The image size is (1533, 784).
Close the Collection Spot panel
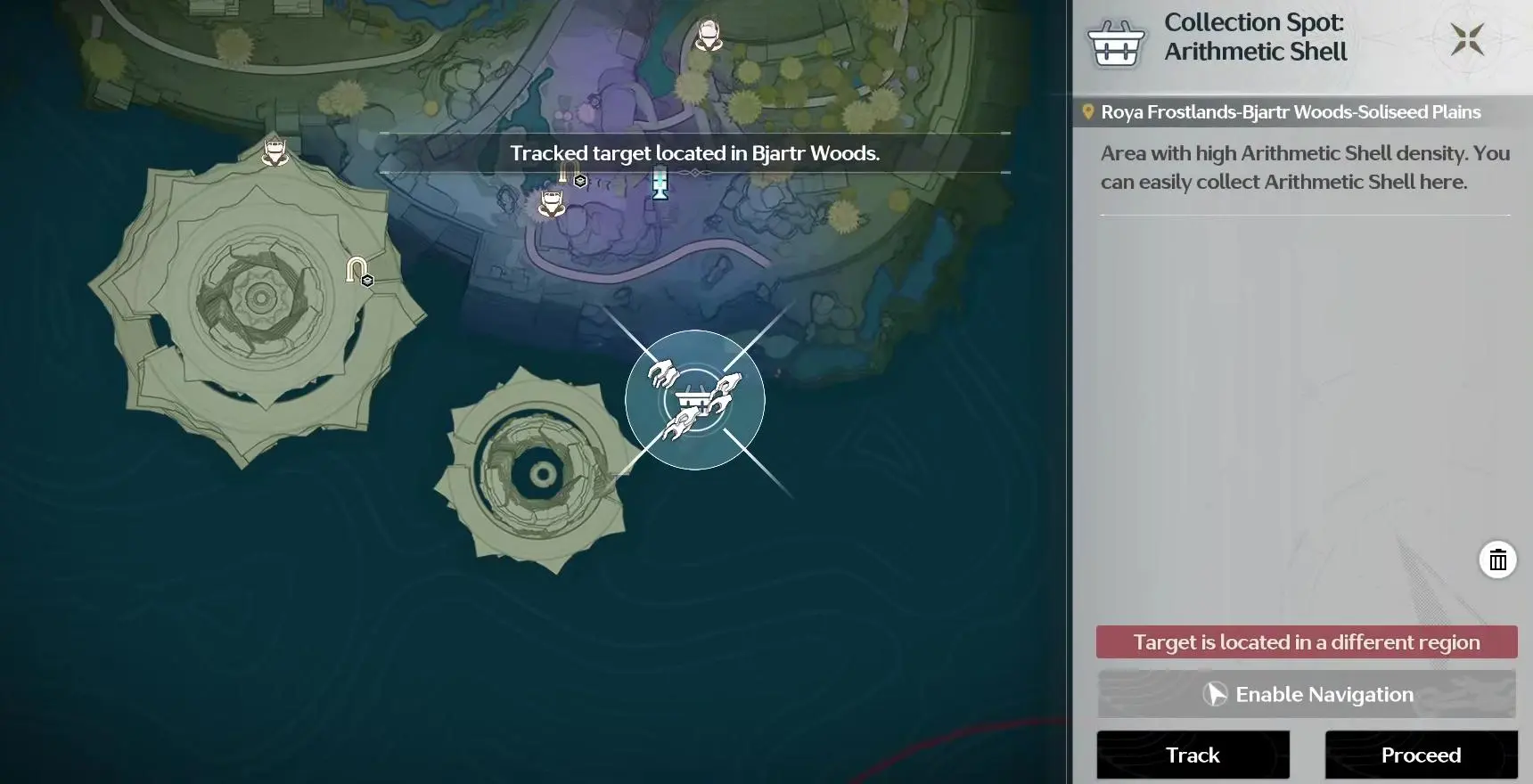click(x=1466, y=39)
